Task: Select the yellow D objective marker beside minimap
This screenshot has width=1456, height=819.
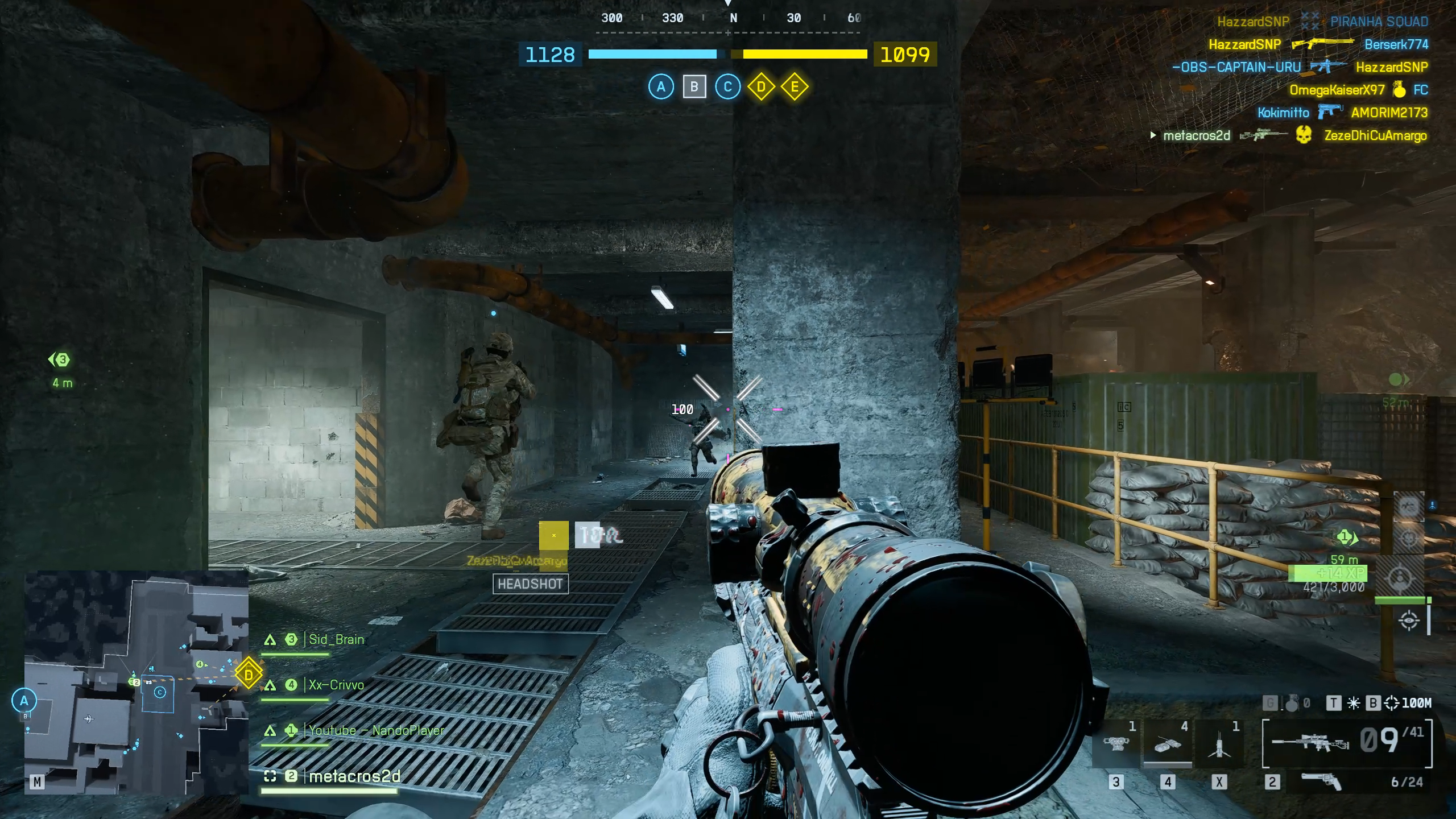Action: click(x=249, y=675)
